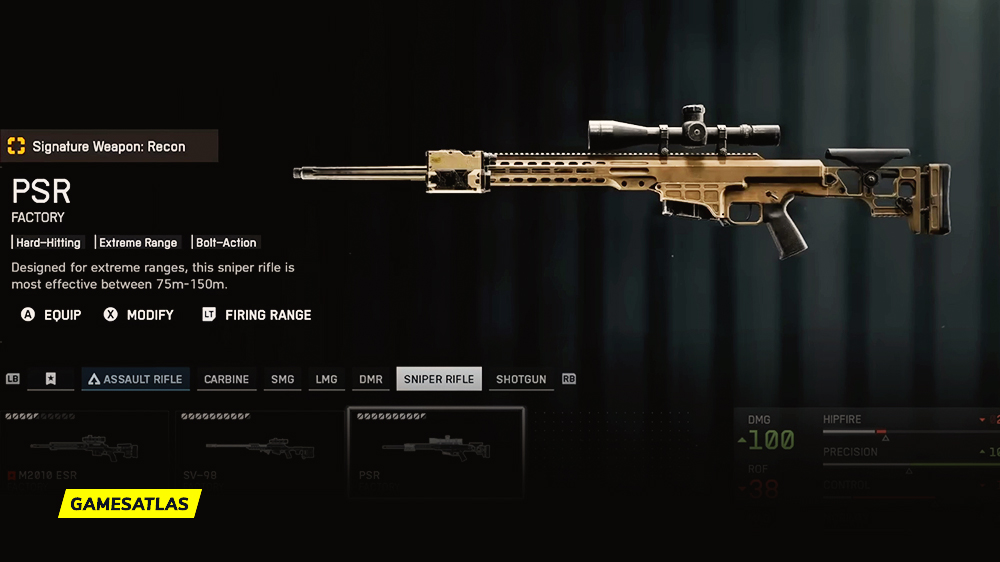Open the bookmark favorites tab
Viewport: 1000px width, 562px height.
pyautogui.click(x=50, y=380)
